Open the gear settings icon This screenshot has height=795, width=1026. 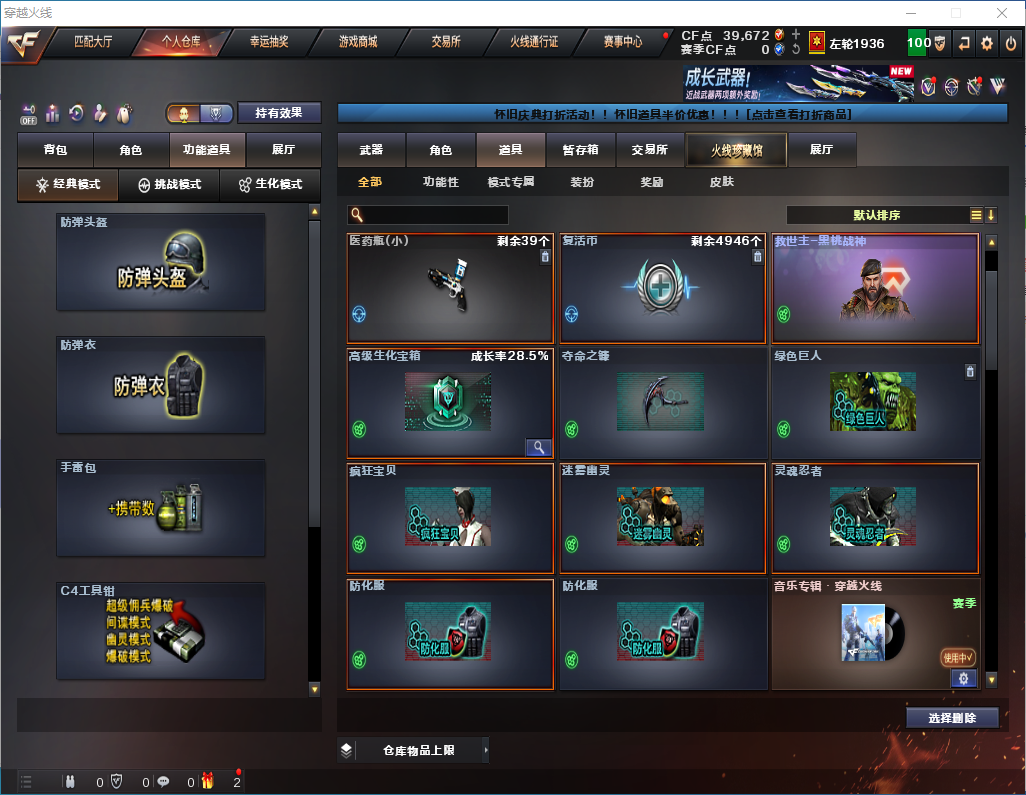pyautogui.click(x=987, y=43)
